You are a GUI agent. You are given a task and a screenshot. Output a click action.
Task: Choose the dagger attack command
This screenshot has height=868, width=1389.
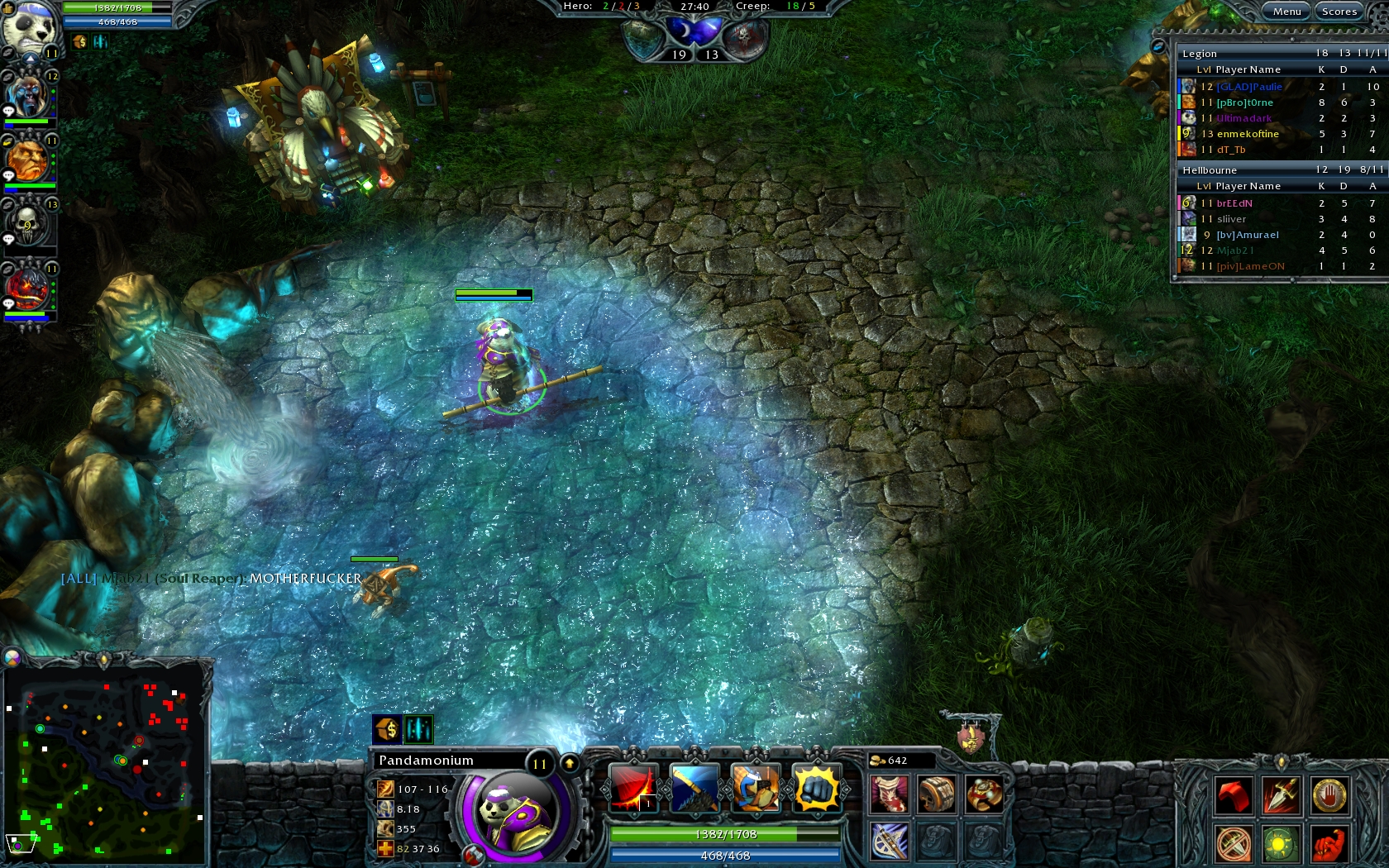click(x=1281, y=796)
